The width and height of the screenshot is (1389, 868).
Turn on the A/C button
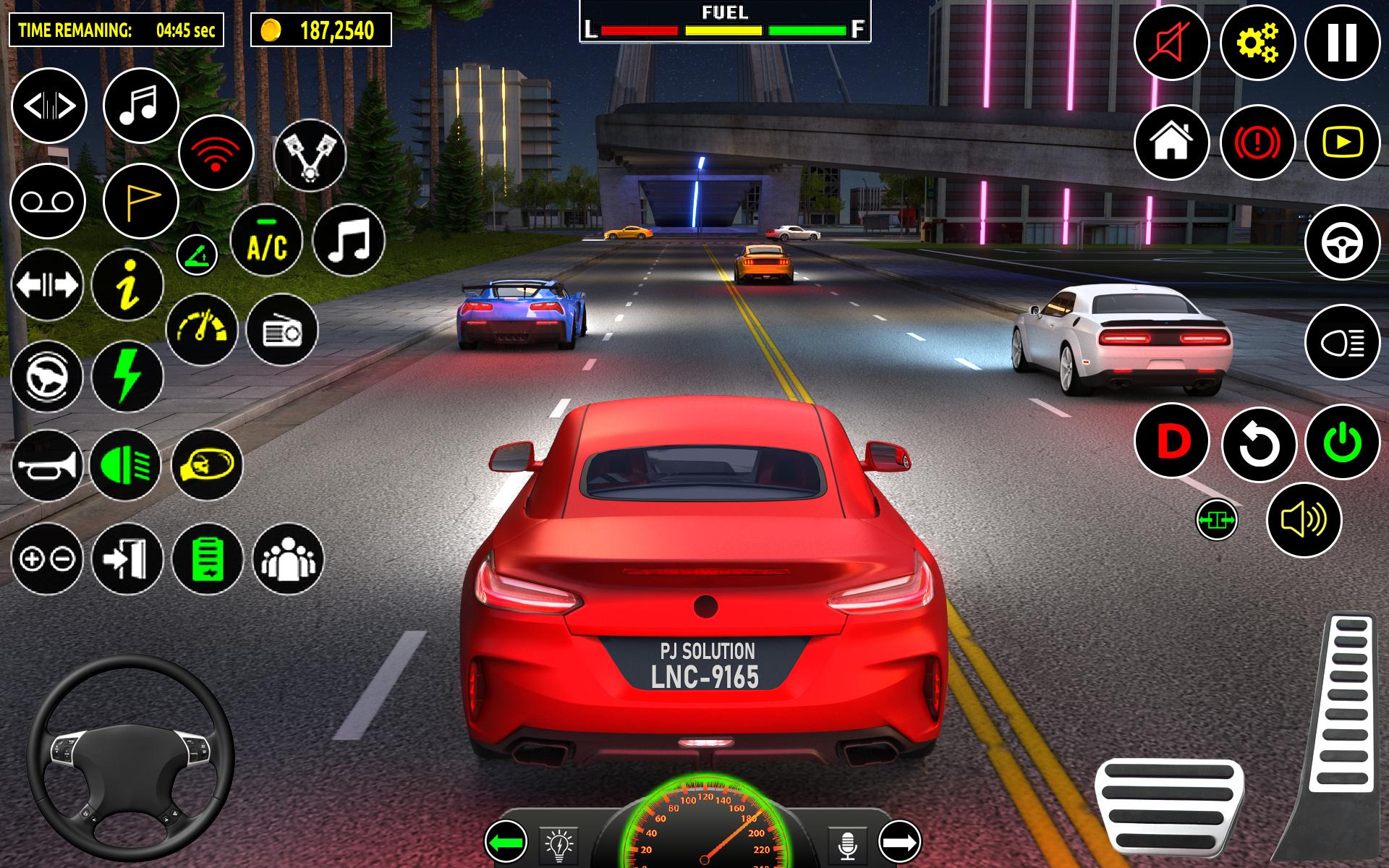click(x=267, y=242)
